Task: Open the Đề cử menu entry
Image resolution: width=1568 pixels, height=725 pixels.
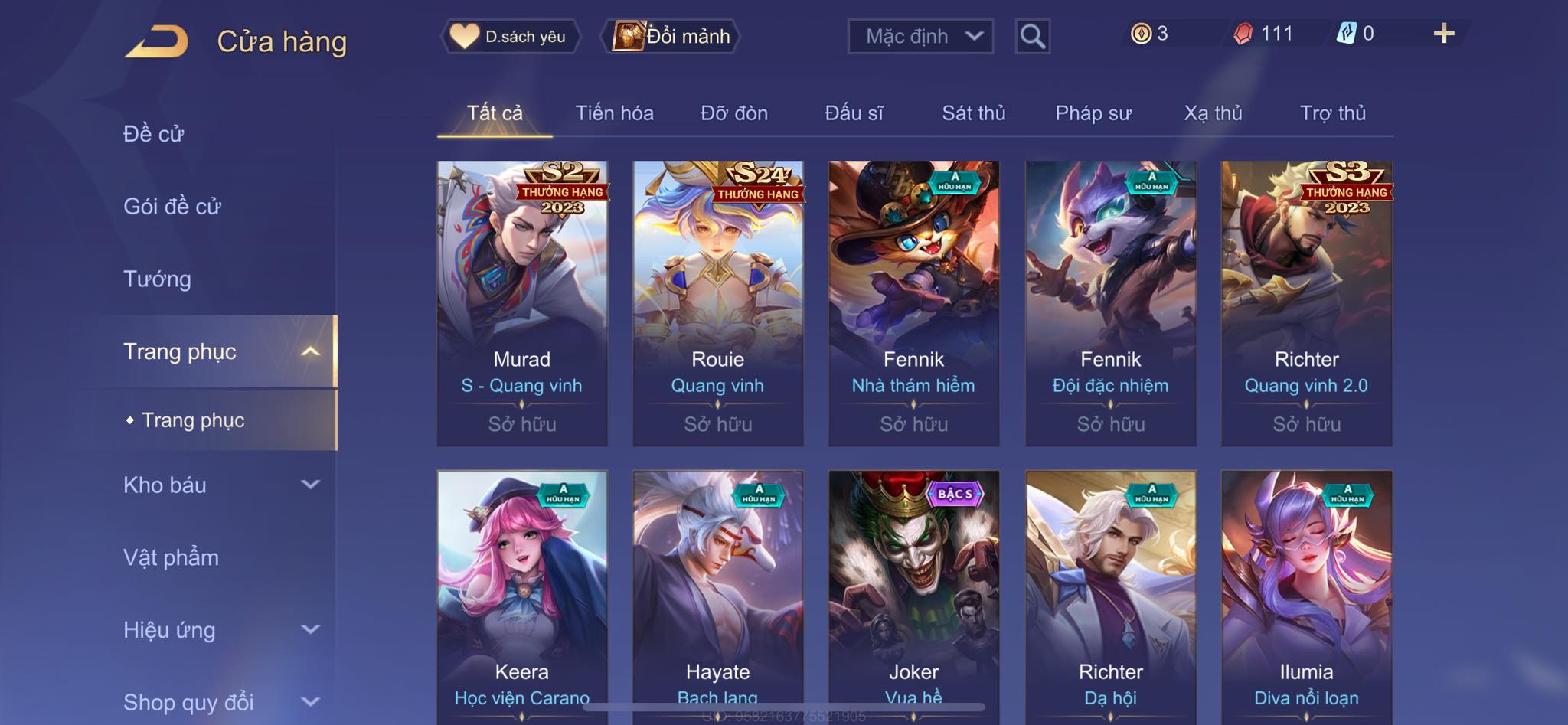Action: click(154, 134)
